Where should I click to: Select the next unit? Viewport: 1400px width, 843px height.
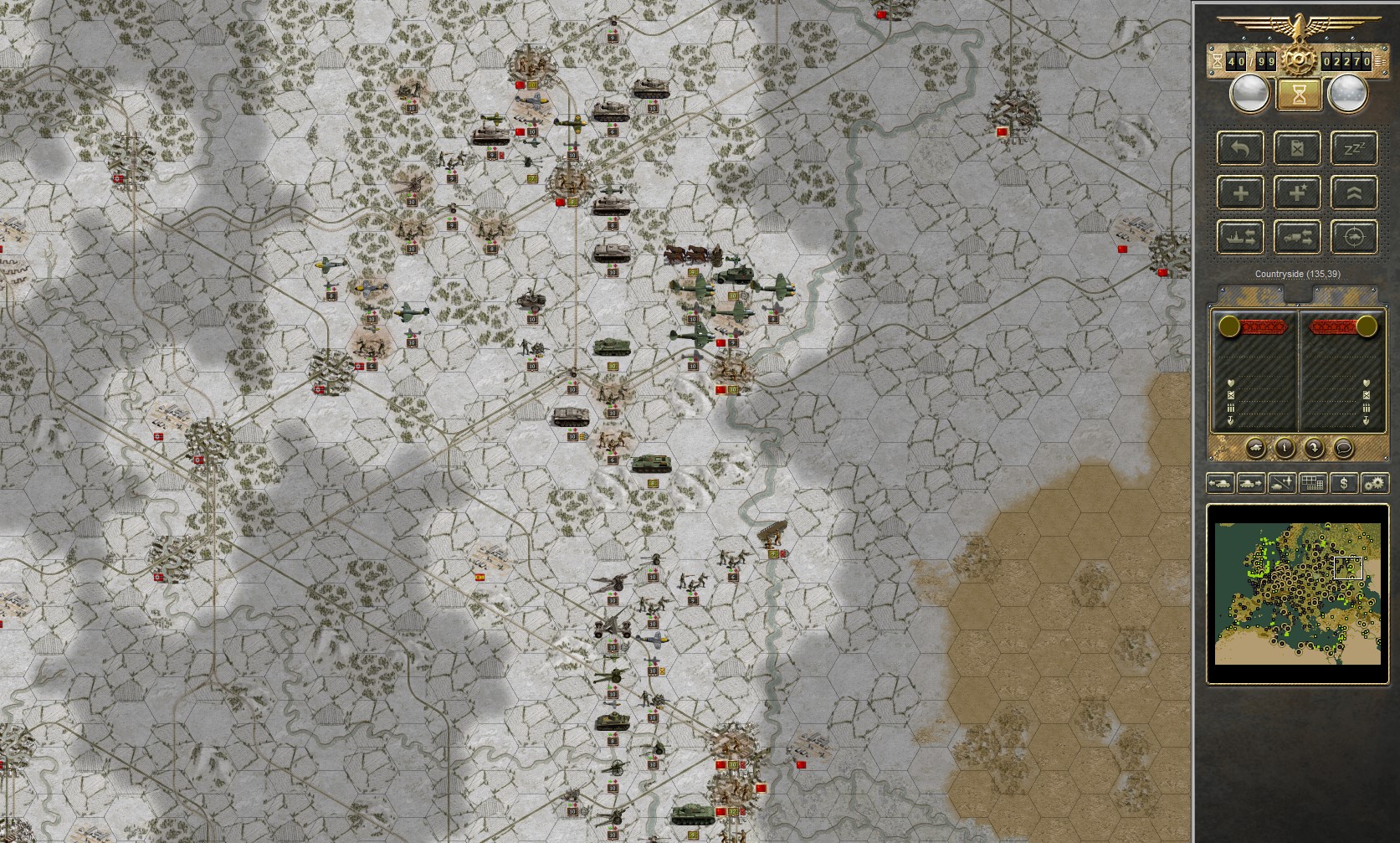pos(1250,484)
